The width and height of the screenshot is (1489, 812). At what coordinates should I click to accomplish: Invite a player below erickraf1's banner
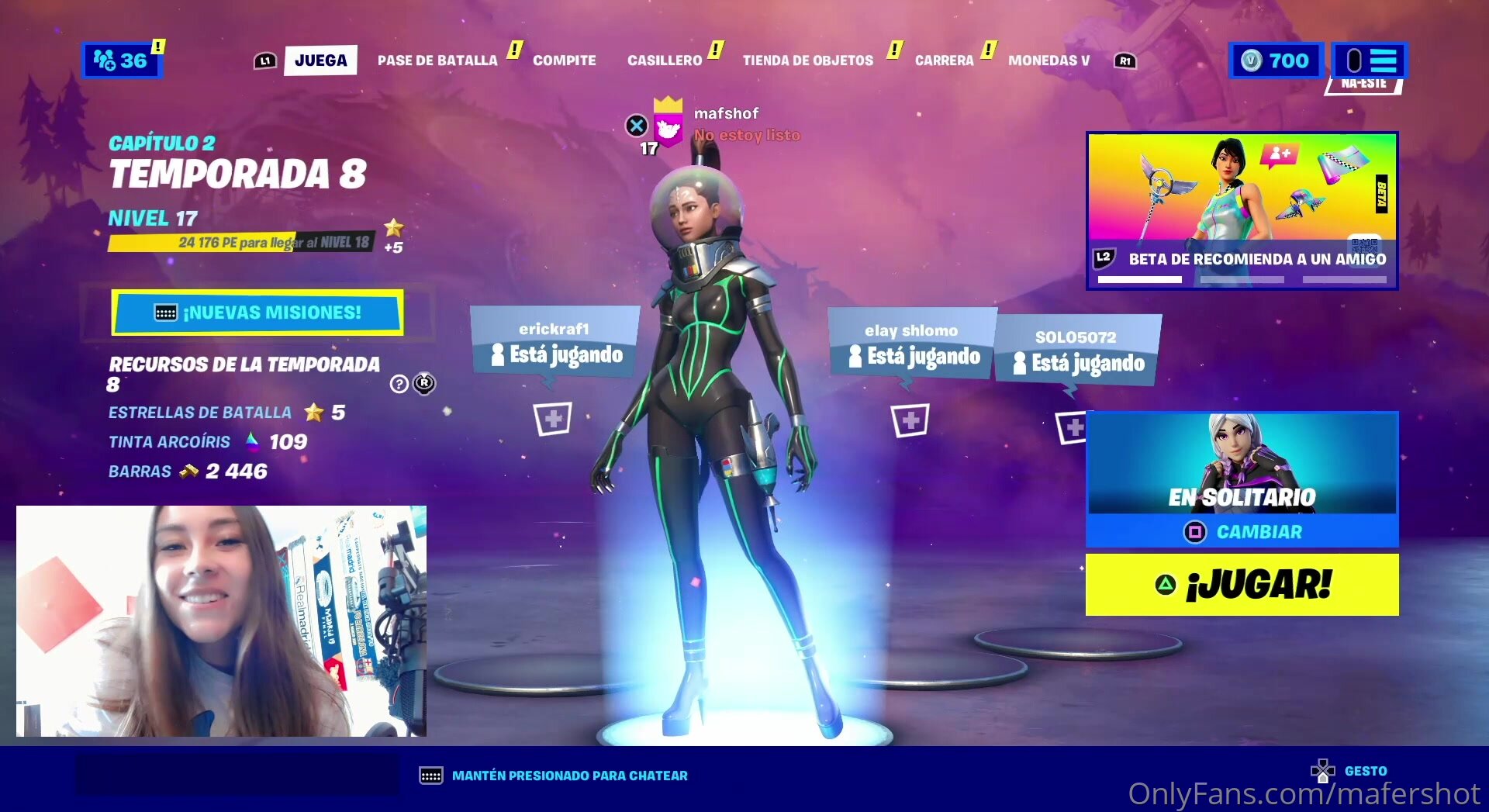[x=553, y=420]
